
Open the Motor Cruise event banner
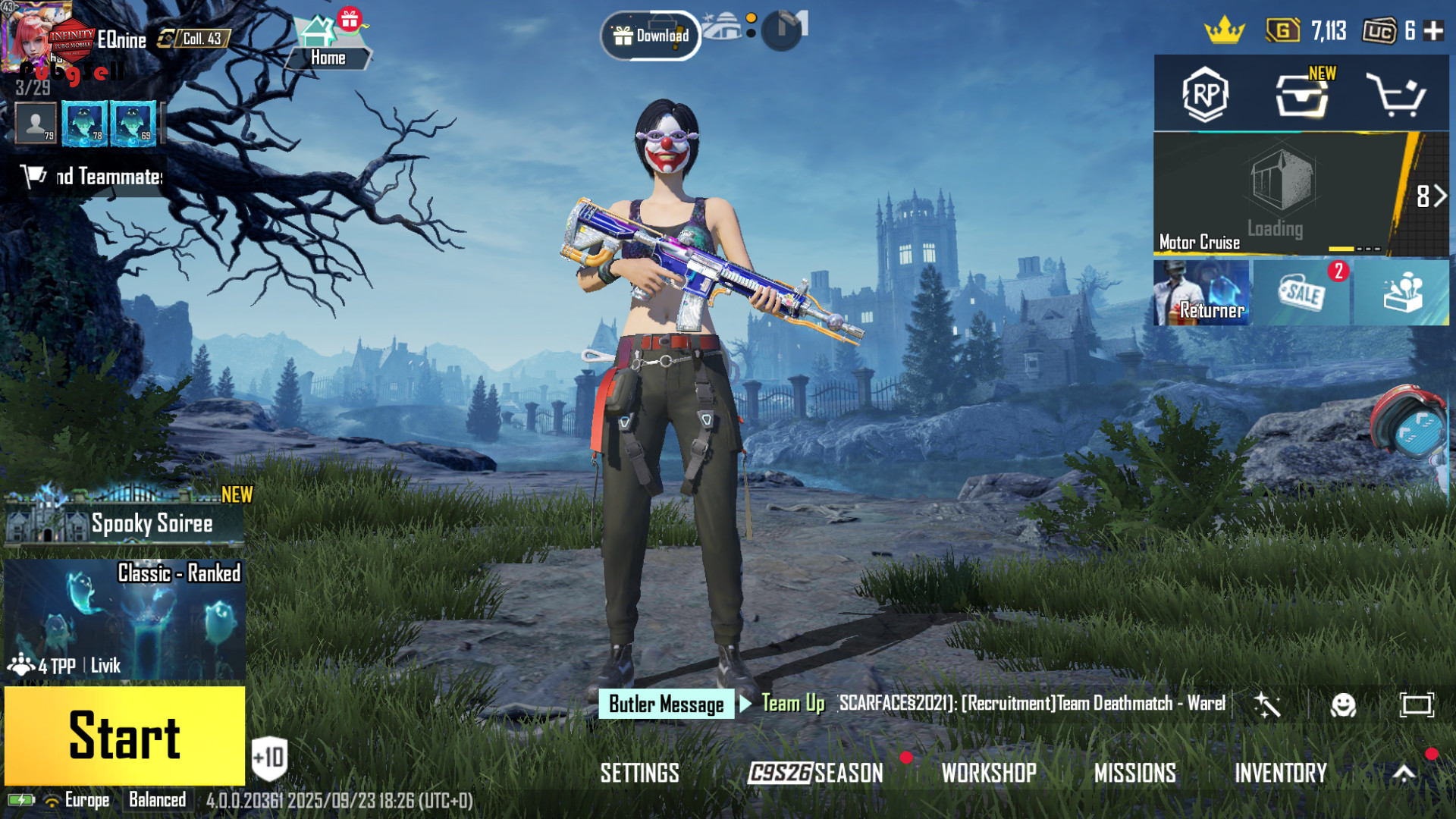[1274, 195]
